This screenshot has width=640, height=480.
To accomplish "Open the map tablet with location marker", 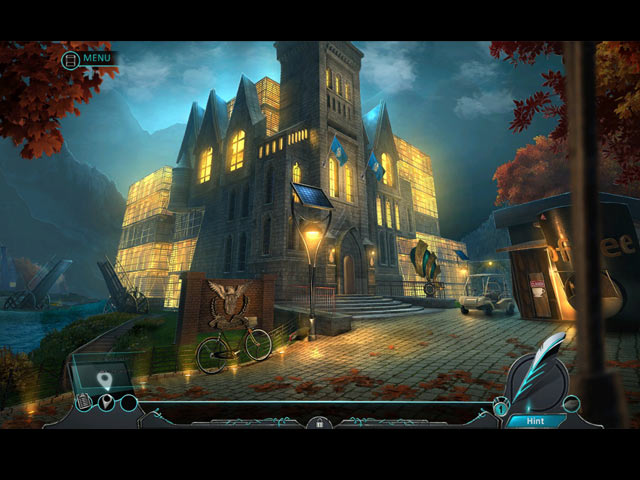I will tap(103, 376).
